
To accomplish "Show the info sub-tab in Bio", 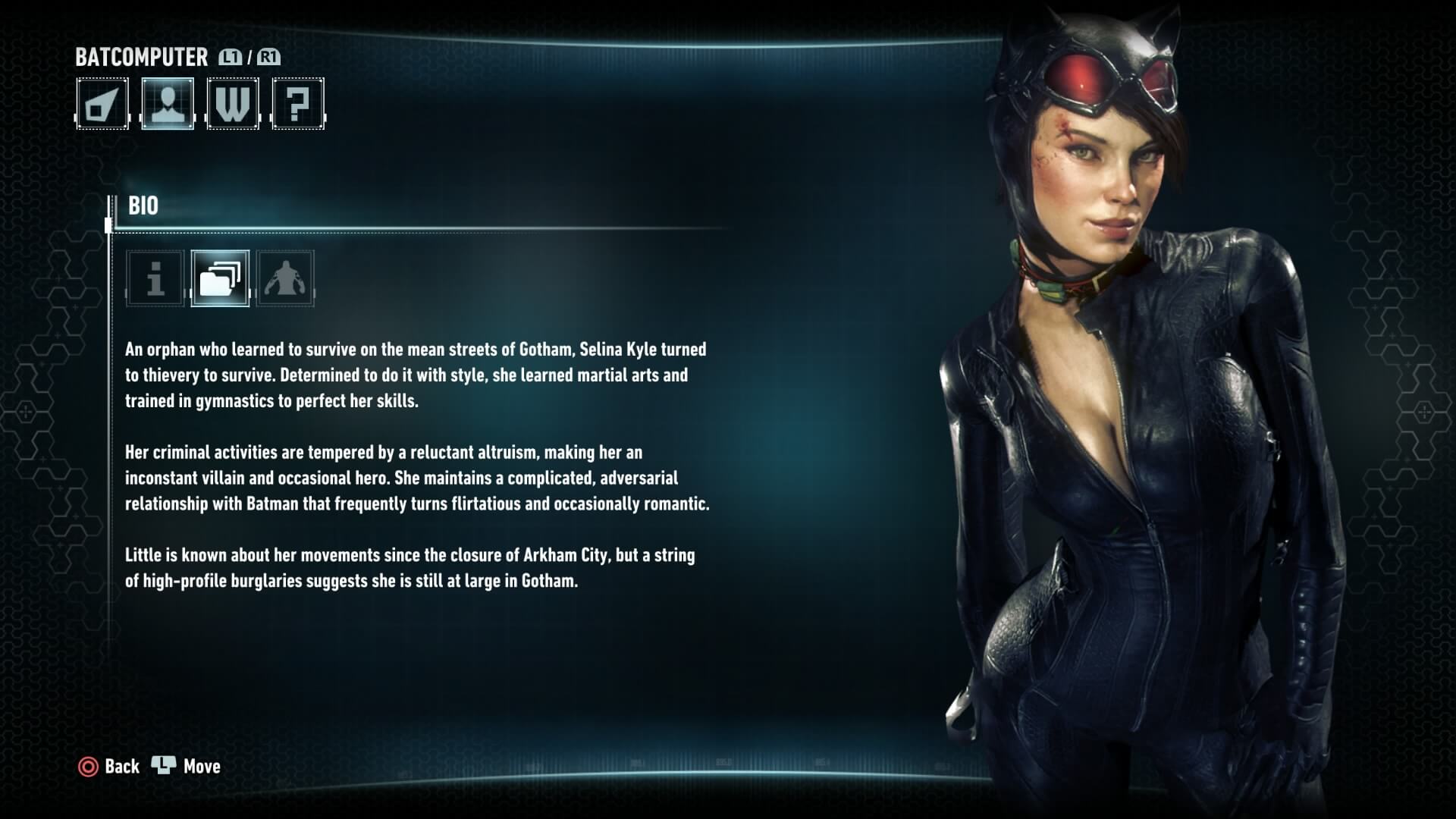I will (155, 278).
